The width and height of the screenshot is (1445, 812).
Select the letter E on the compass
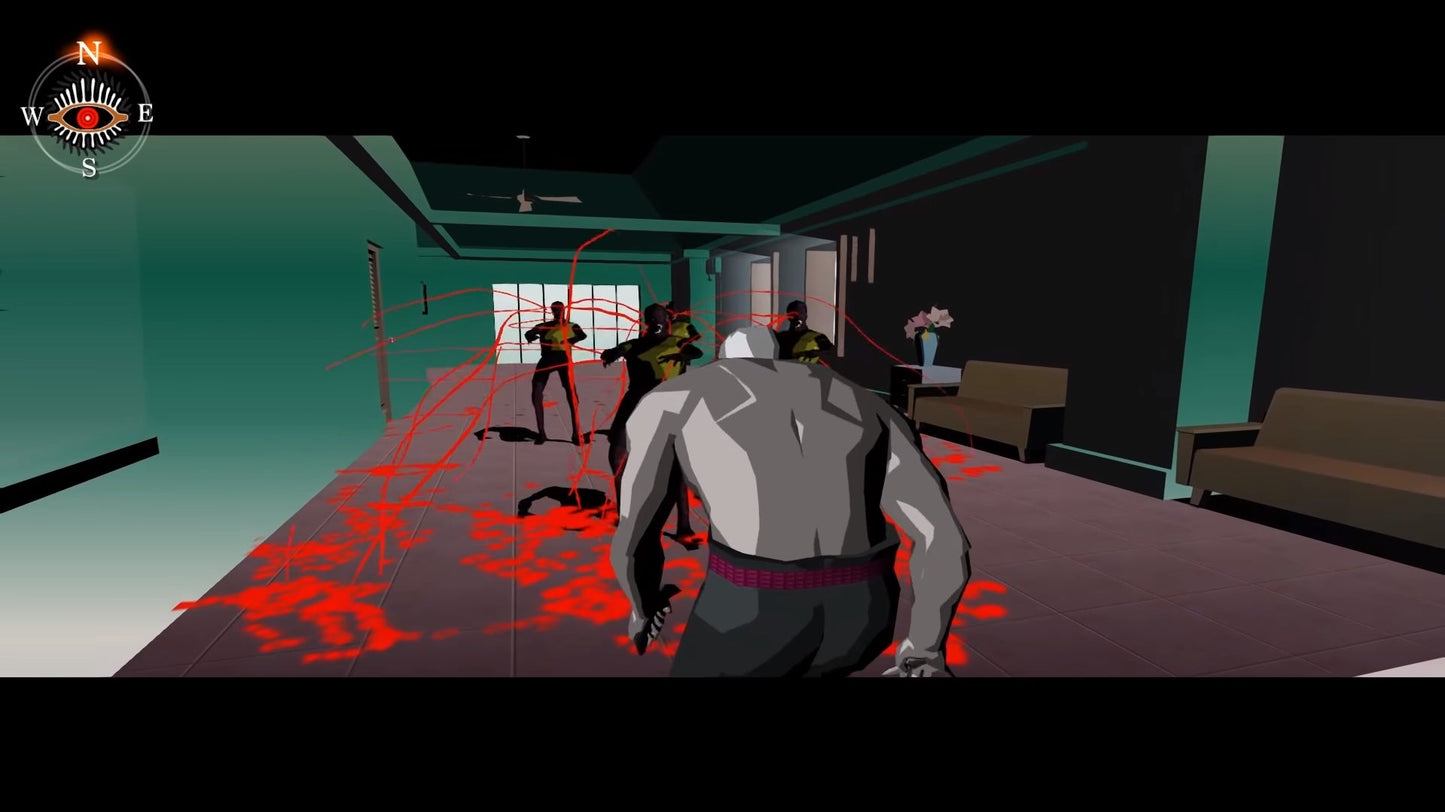[x=146, y=114]
